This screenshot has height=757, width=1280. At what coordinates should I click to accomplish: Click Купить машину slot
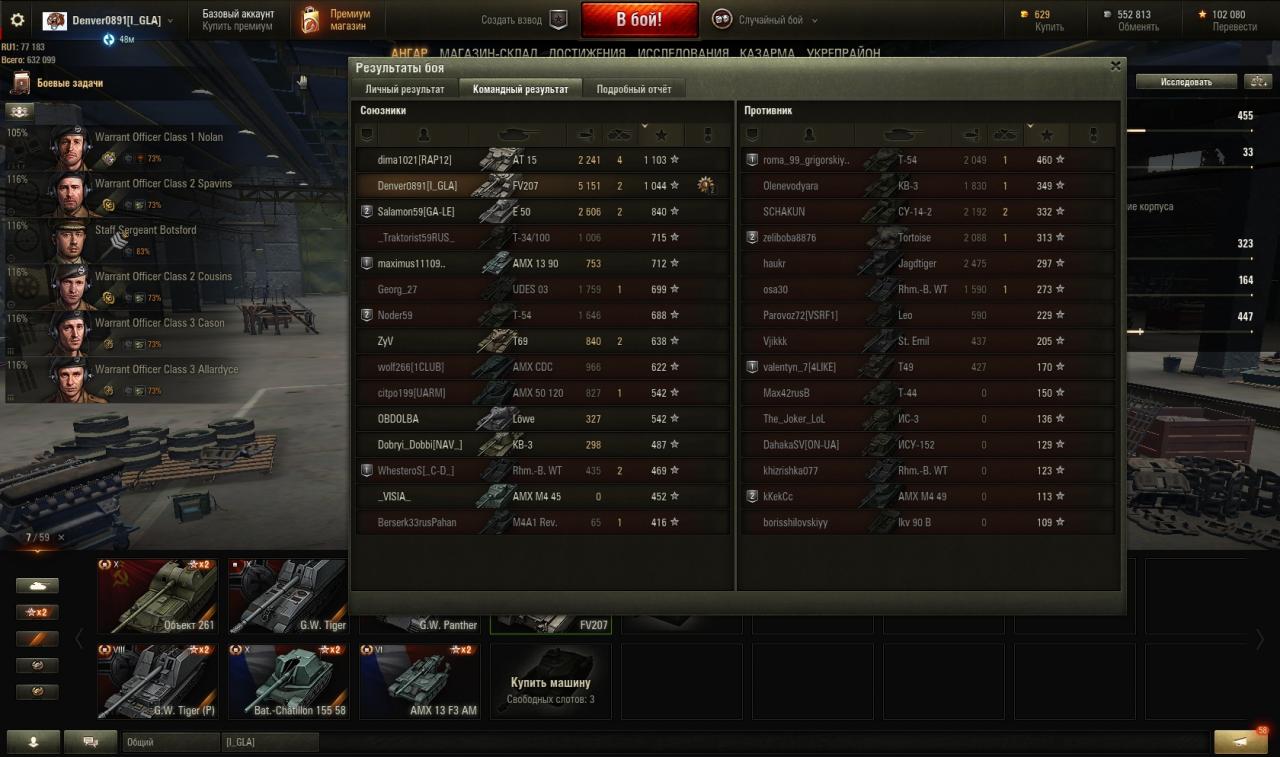coord(551,681)
